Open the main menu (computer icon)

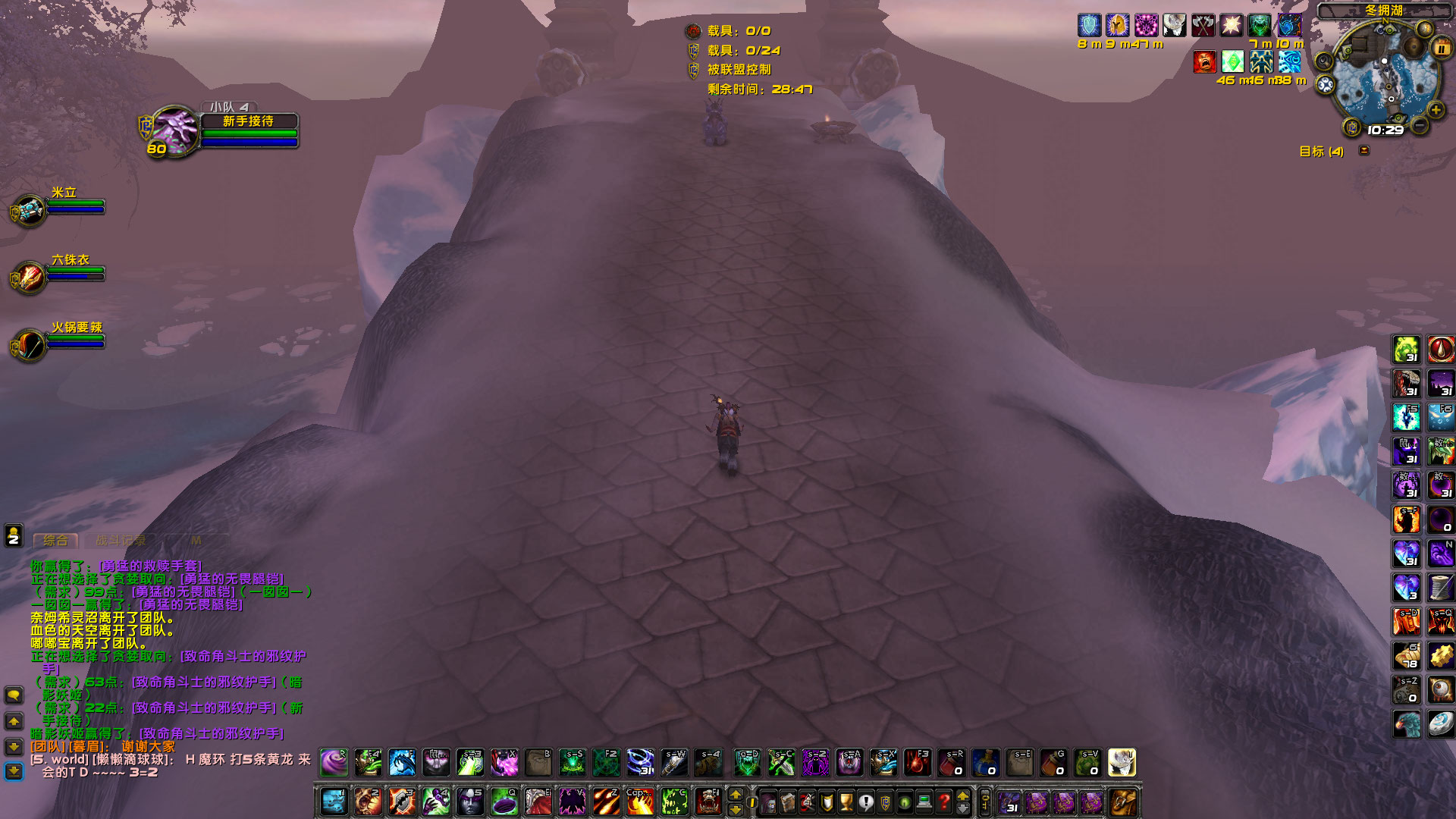tap(924, 802)
